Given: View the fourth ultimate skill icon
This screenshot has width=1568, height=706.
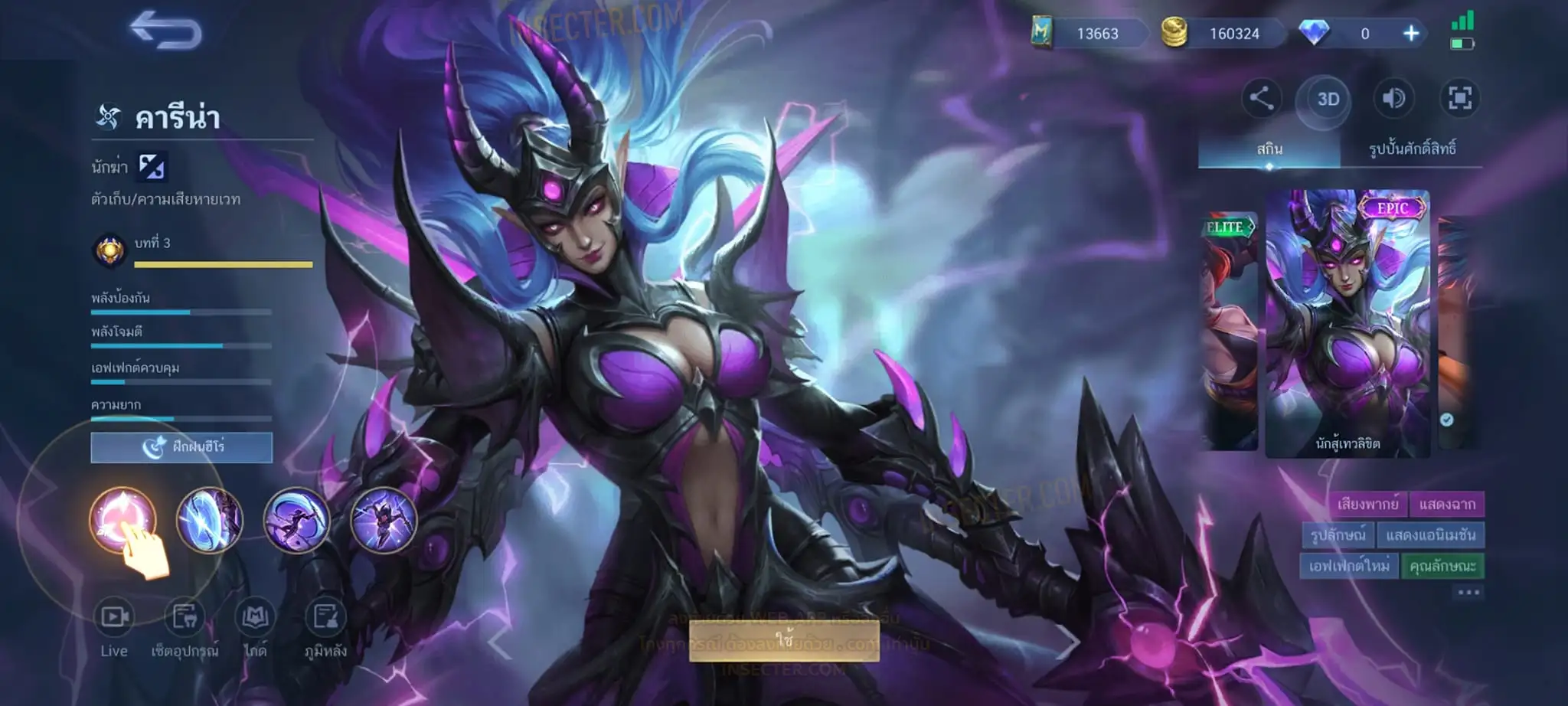Looking at the screenshot, I should click(384, 520).
